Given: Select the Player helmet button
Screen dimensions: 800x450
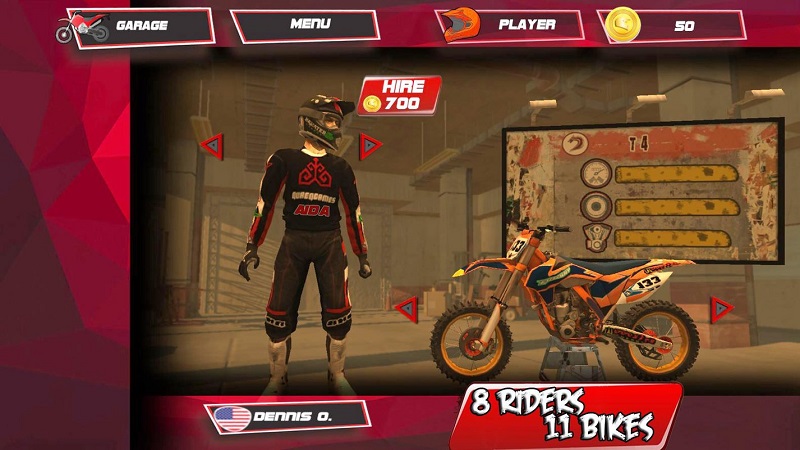Looking at the screenshot, I should (x=511, y=26).
